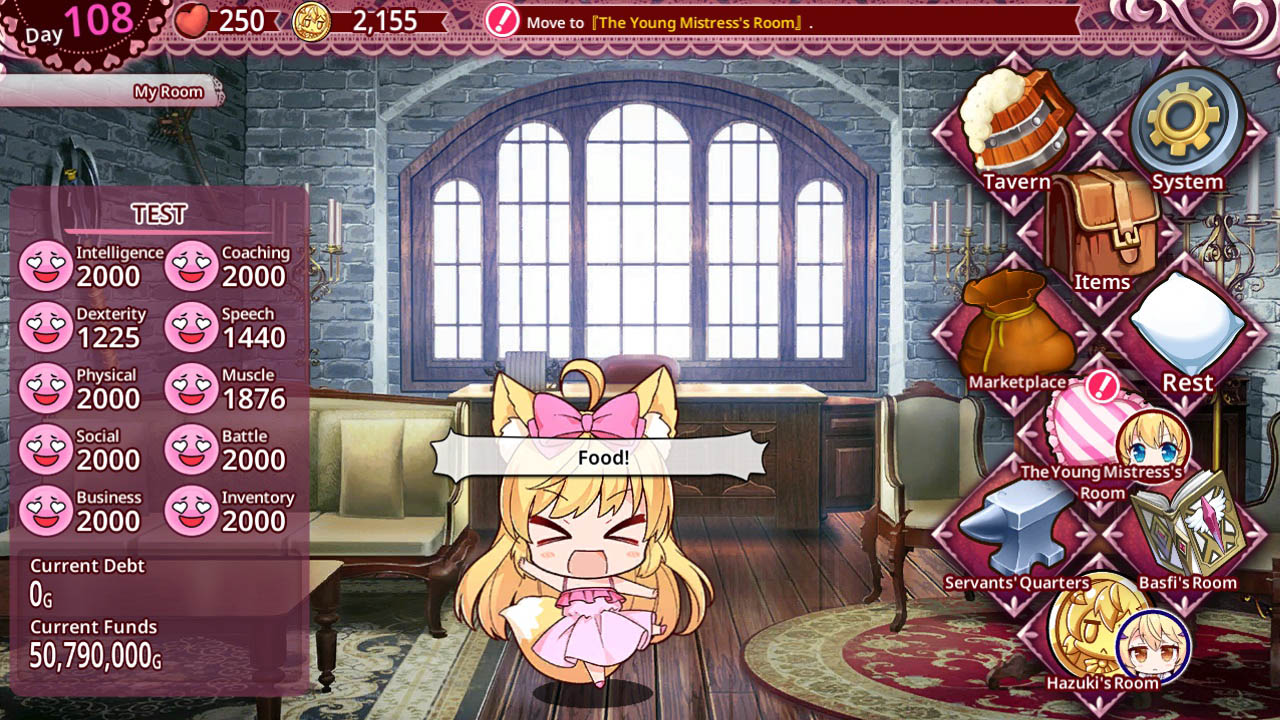Click the Intelligence stat heart-eyes icon
The image size is (1280, 720).
[47, 263]
